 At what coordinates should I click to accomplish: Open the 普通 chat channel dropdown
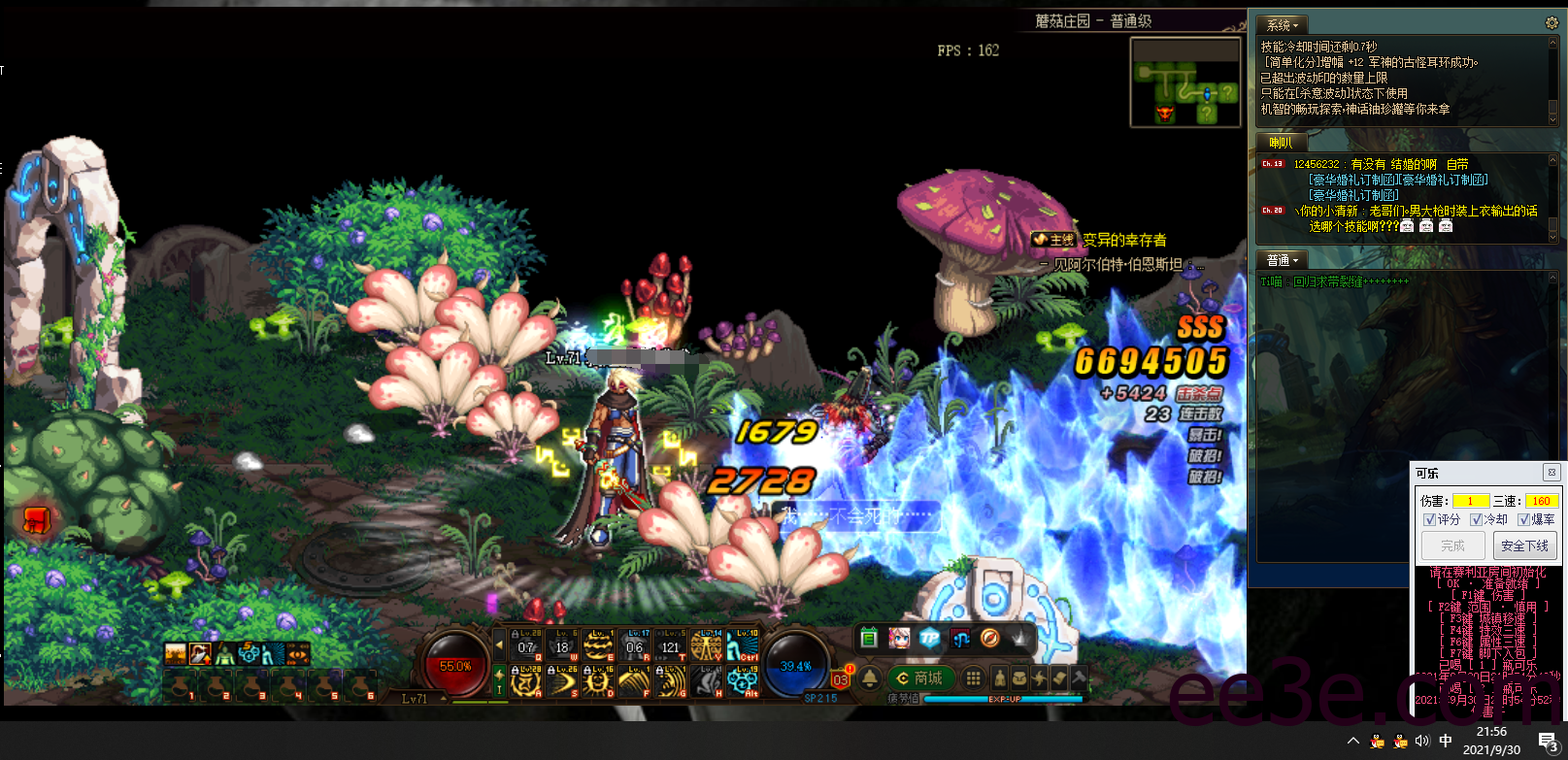click(x=1282, y=260)
